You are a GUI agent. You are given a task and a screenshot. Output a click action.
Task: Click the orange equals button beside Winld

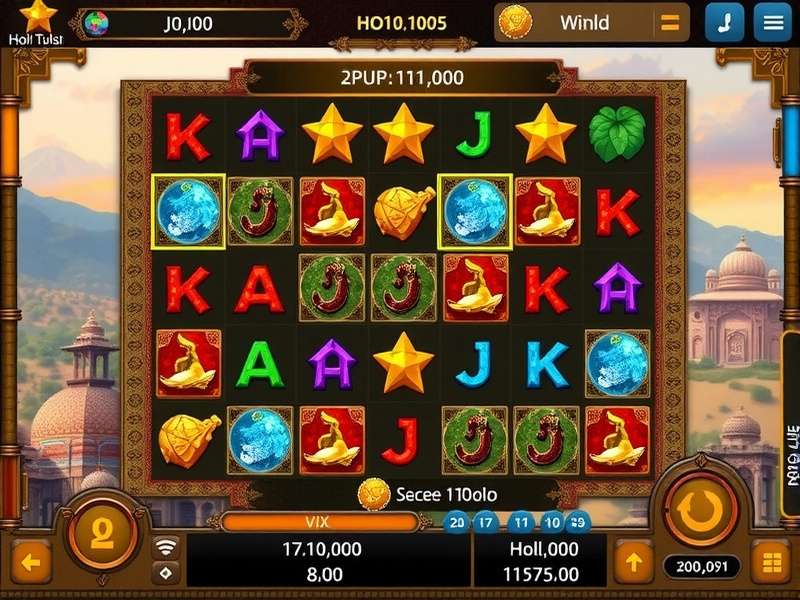[669, 22]
